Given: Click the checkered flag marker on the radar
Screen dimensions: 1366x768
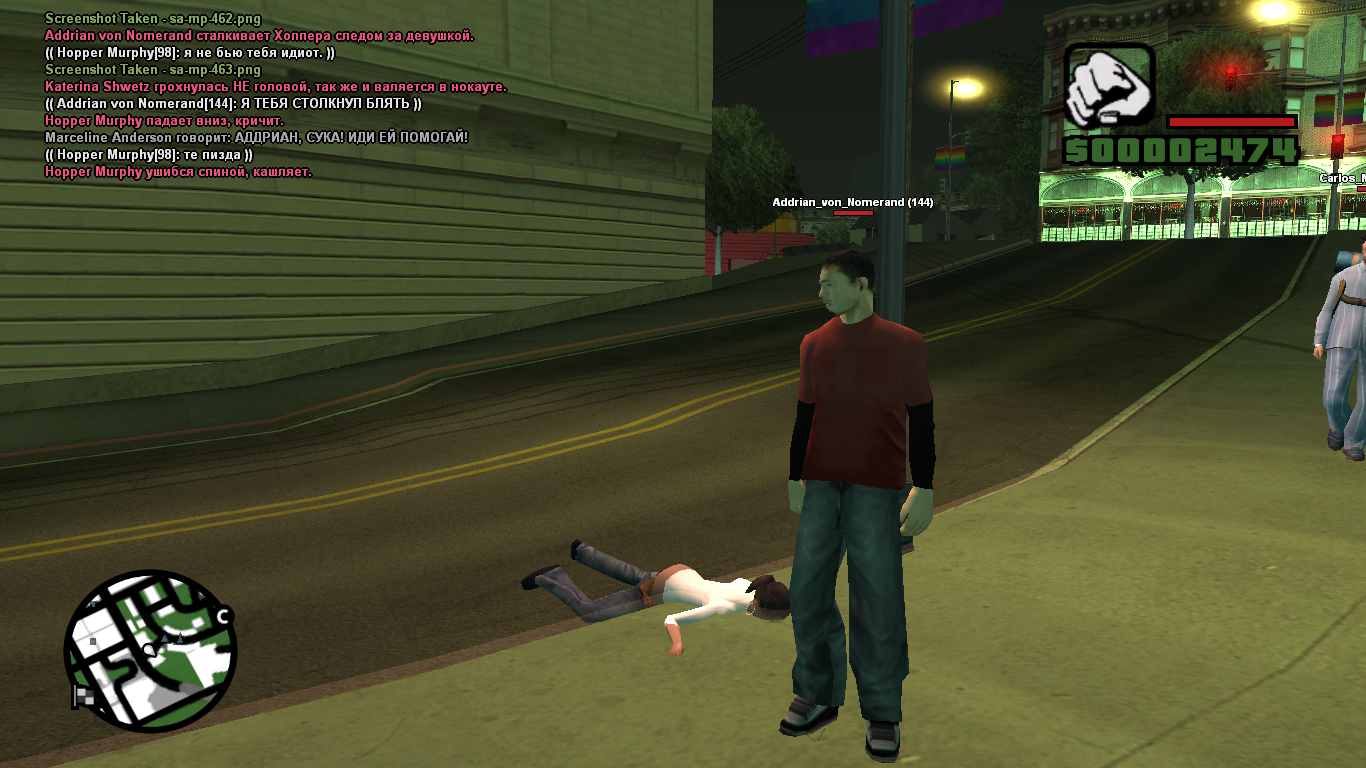Looking at the screenshot, I should coord(83,695).
